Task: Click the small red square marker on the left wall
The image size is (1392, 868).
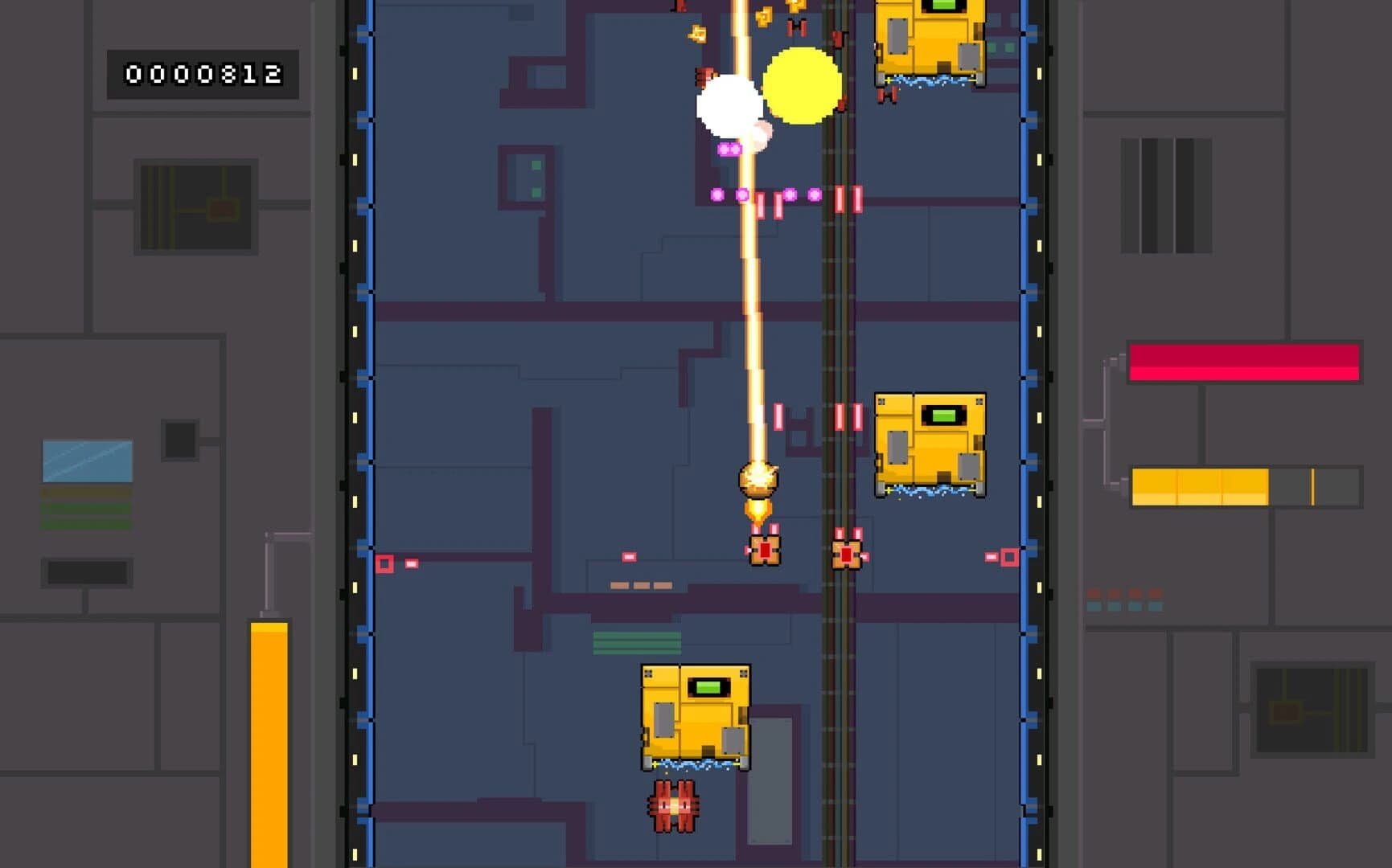Action: click(x=385, y=563)
